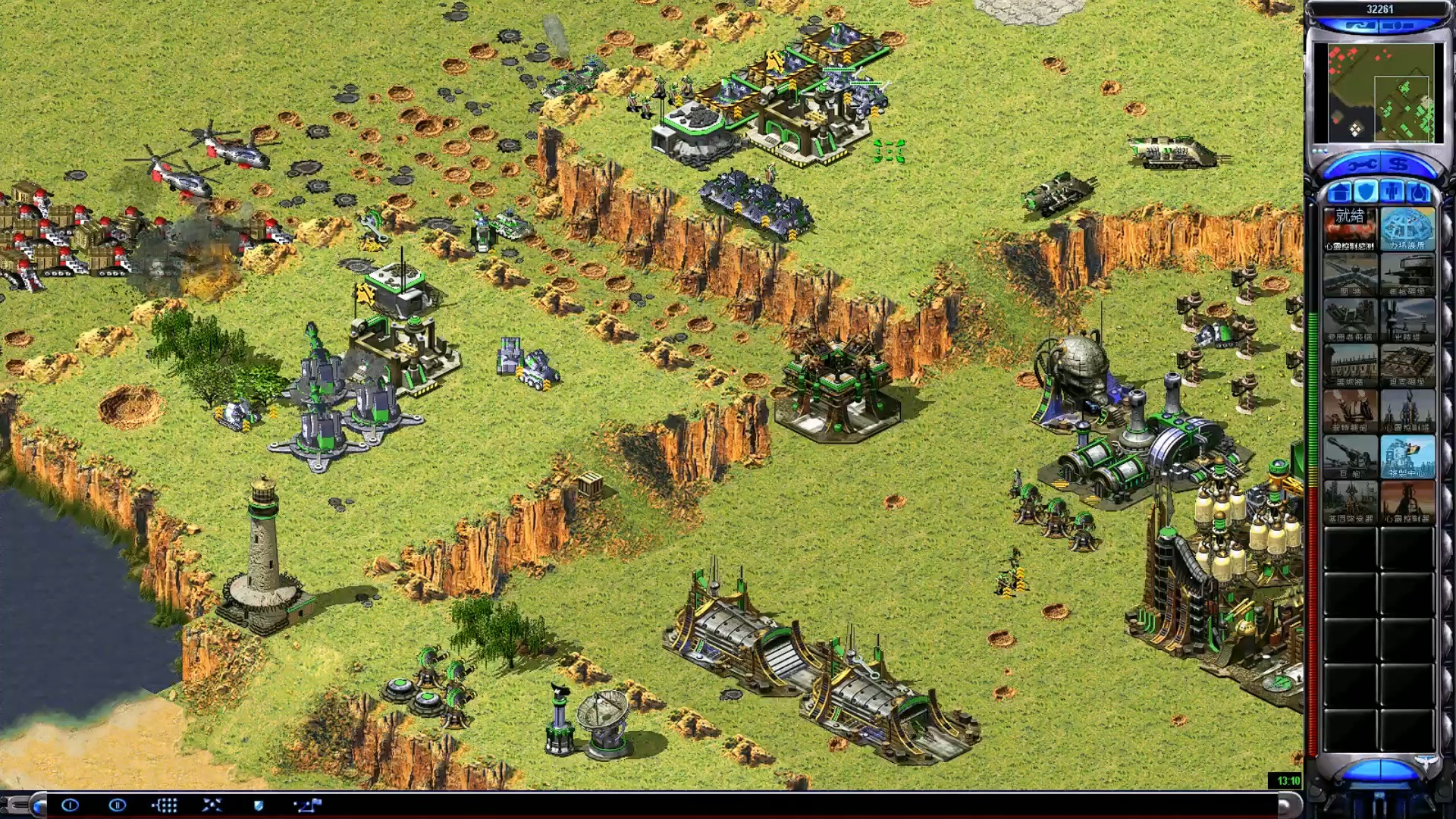The height and width of the screenshot is (819, 1456).
Task: Open the shield defenses build tab
Action: coord(1366,191)
